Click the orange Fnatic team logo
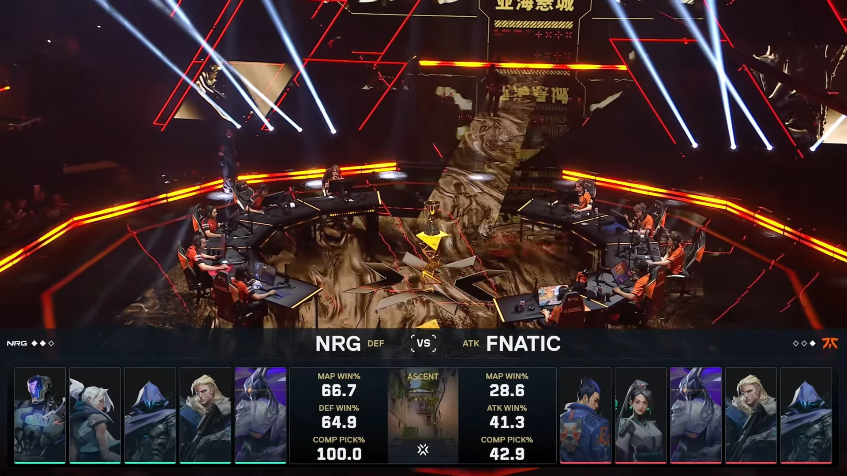 [830, 343]
